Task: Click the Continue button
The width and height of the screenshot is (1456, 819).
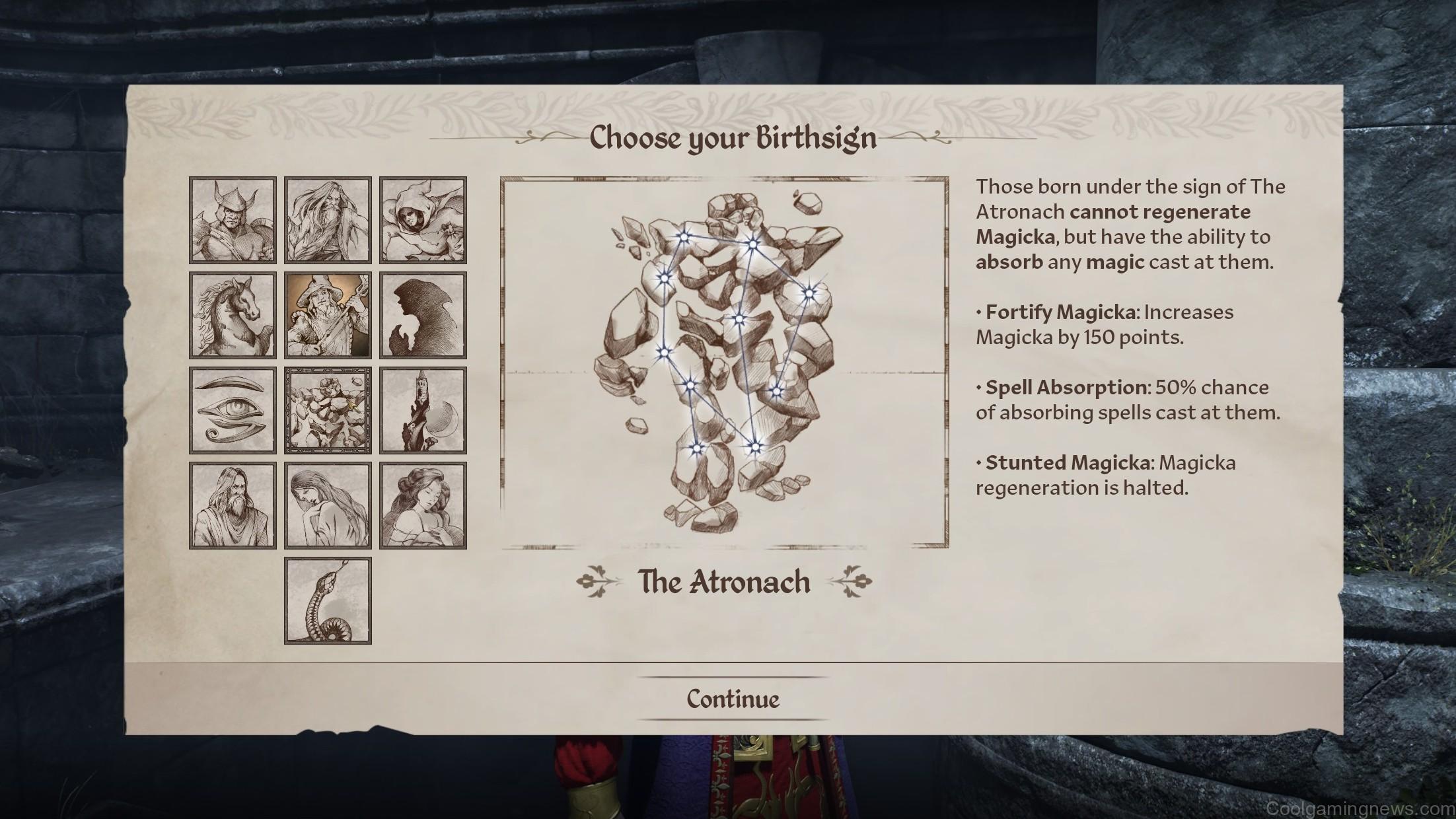Action: (733, 698)
